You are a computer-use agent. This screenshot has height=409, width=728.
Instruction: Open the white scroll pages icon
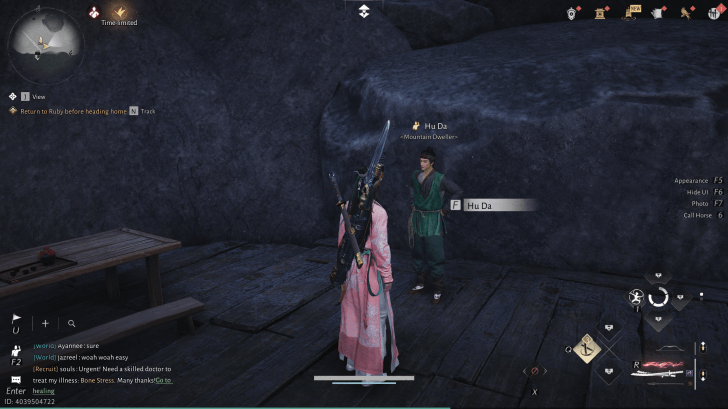tap(659, 12)
